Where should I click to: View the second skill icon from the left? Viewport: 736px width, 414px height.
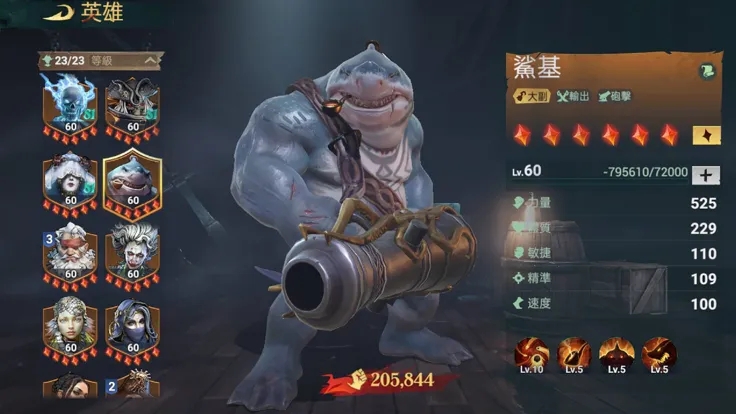pos(574,353)
